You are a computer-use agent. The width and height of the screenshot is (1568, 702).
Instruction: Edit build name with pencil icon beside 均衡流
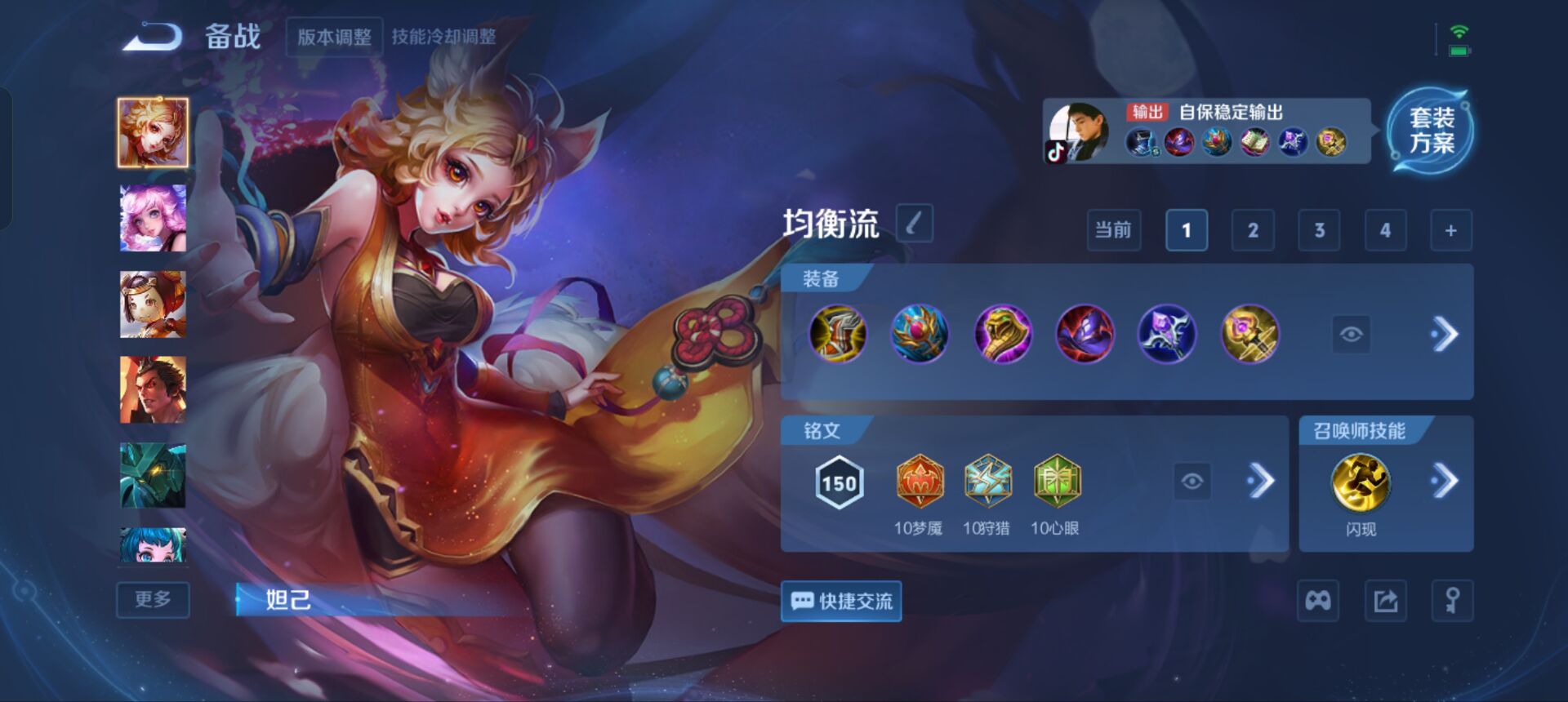(x=913, y=224)
